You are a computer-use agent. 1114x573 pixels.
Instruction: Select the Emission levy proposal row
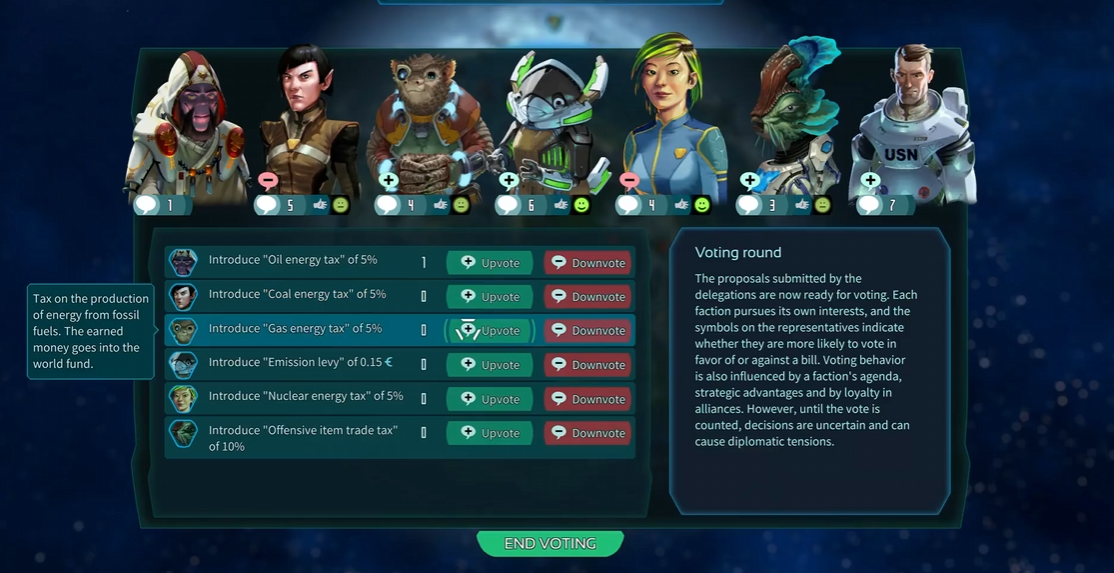pyautogui.click(x=292, y=364)
